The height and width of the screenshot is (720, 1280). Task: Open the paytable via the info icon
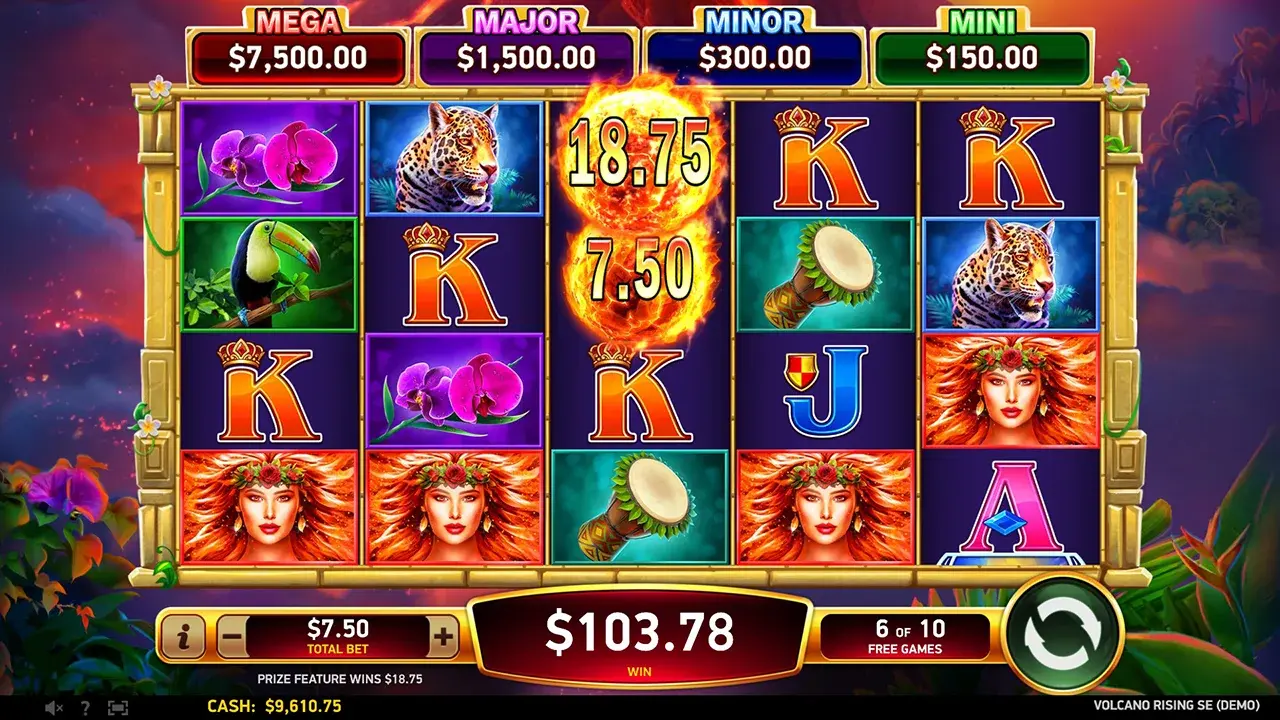187,636
